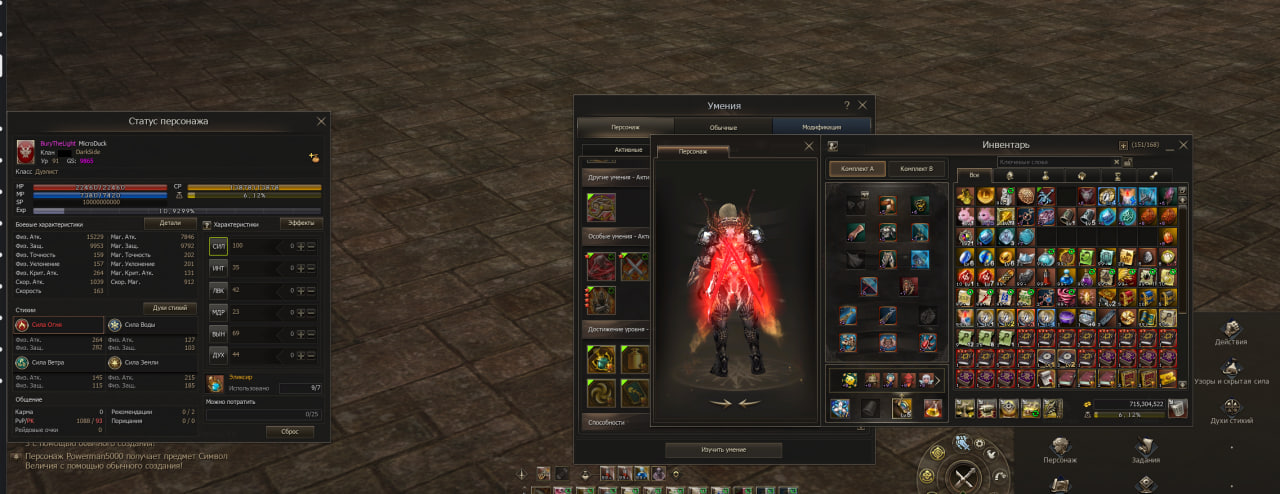Choose the Сила Земли element
This screenshot has width=1280, height=494.
pos(151,362)
